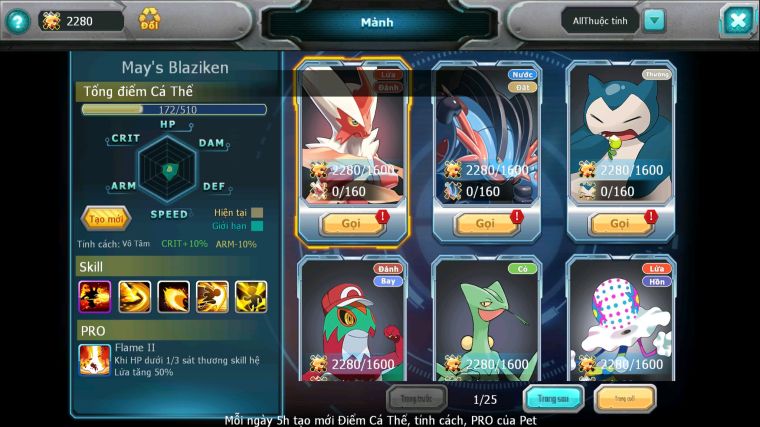Go to next page with Trang sau
760x427 pixels.
tap(554, 399)
